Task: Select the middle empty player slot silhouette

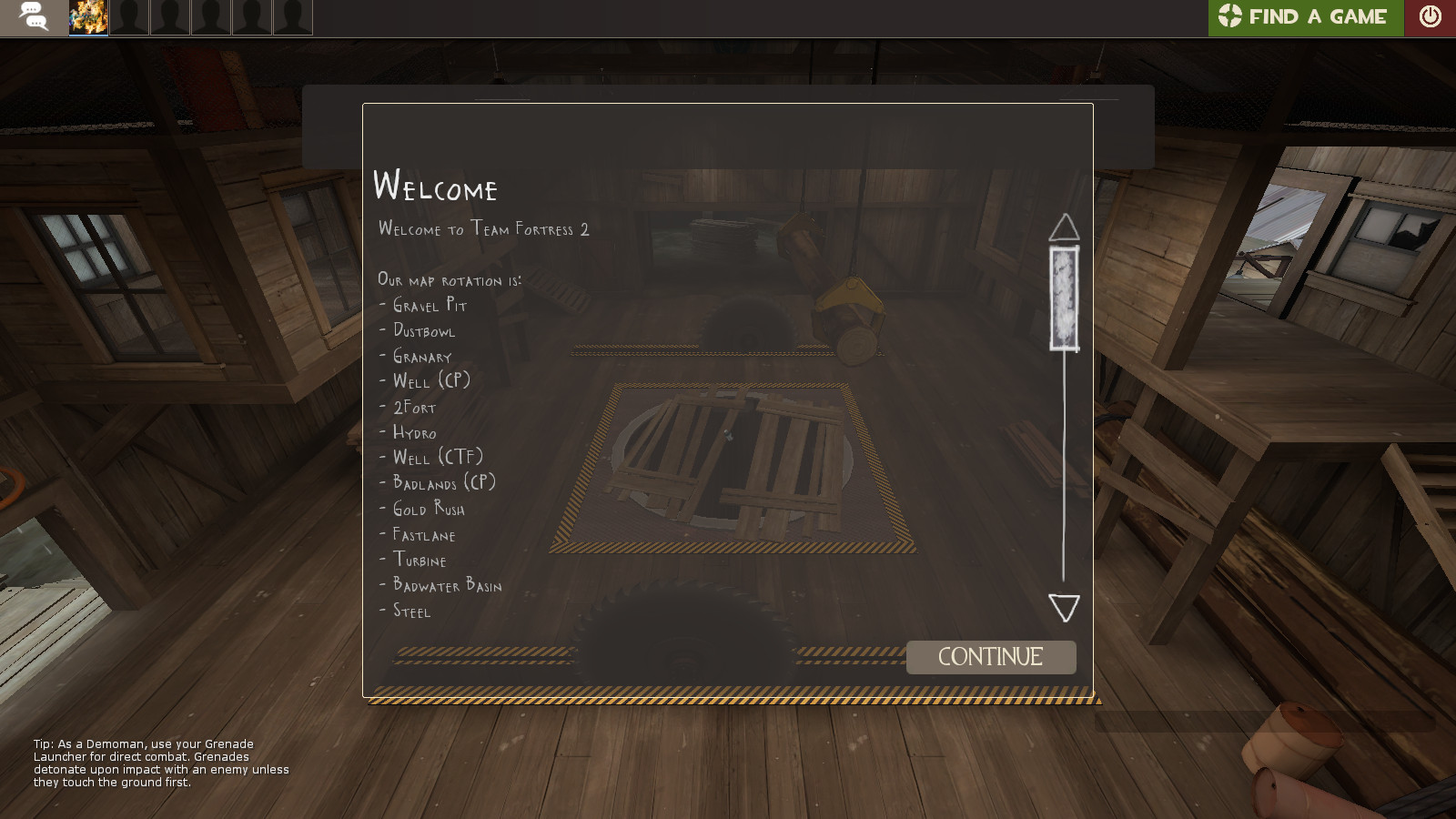Action: pos(211,15)
